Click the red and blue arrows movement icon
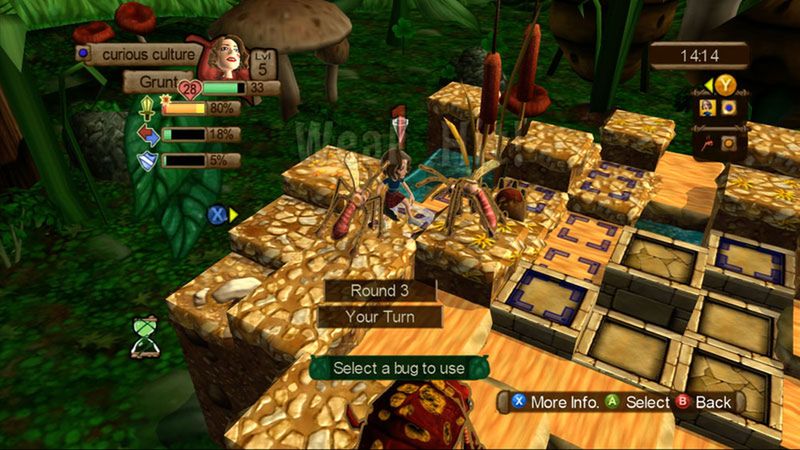The width and height of the screenshot is (800, 450). click(x=147, y=134)
